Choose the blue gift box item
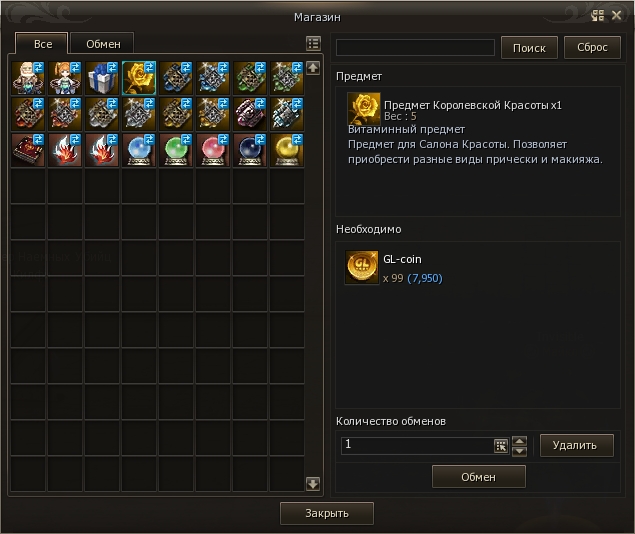Screen dimensions: 635x534 point(101,77)
